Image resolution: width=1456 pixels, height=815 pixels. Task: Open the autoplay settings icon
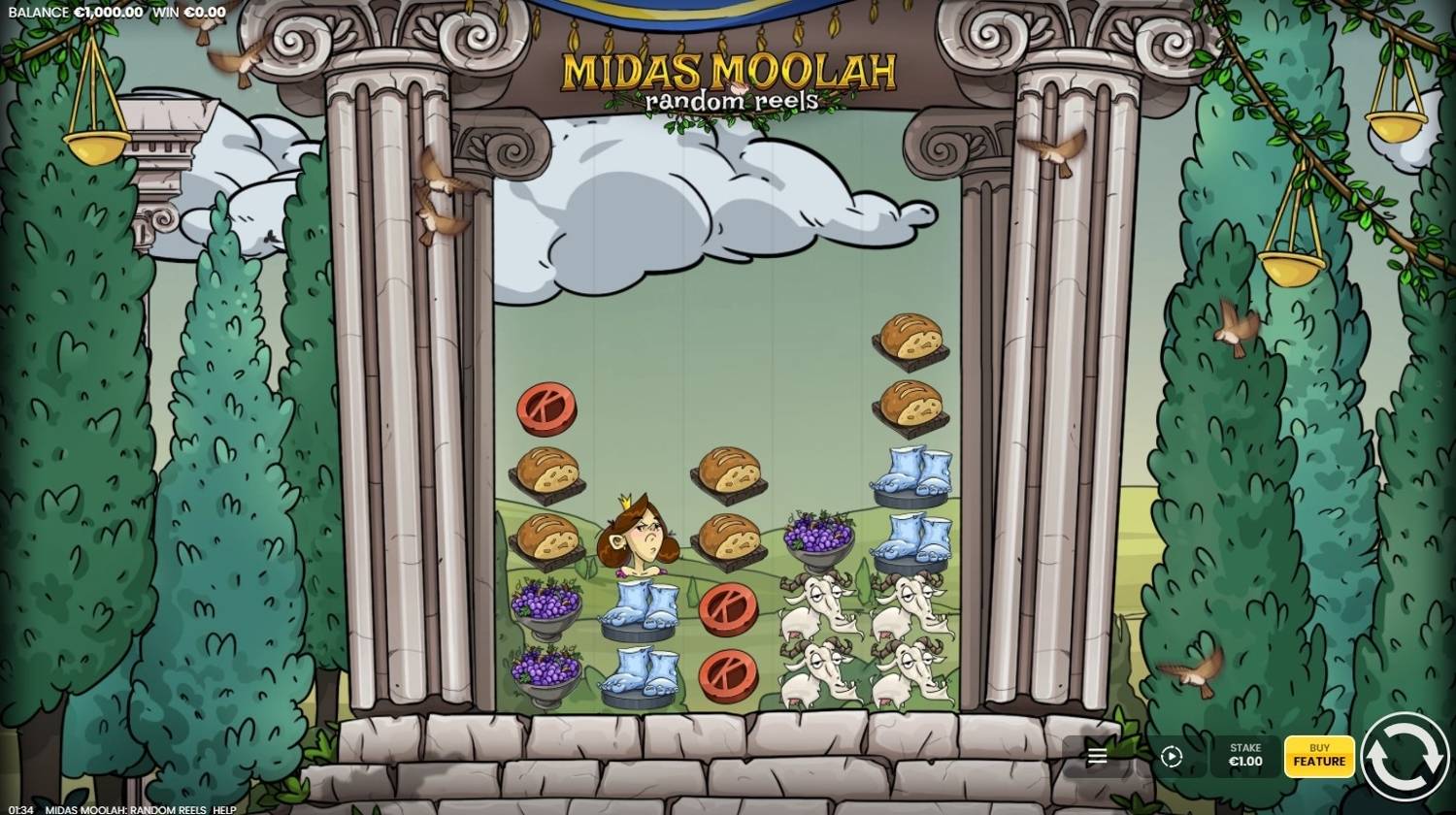(1171, 755)
